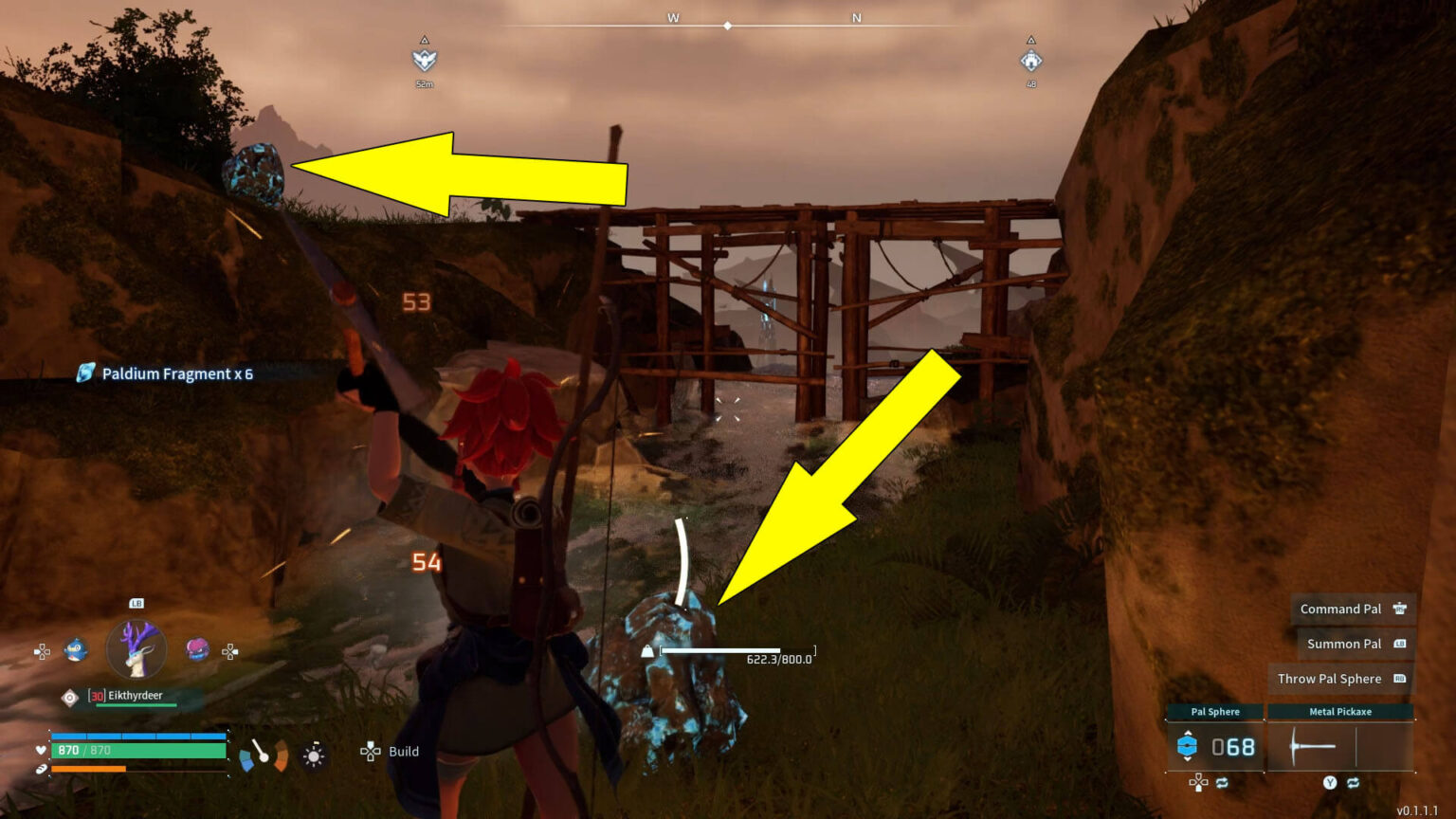Click the Command Pal action label

click(1340, 609)
